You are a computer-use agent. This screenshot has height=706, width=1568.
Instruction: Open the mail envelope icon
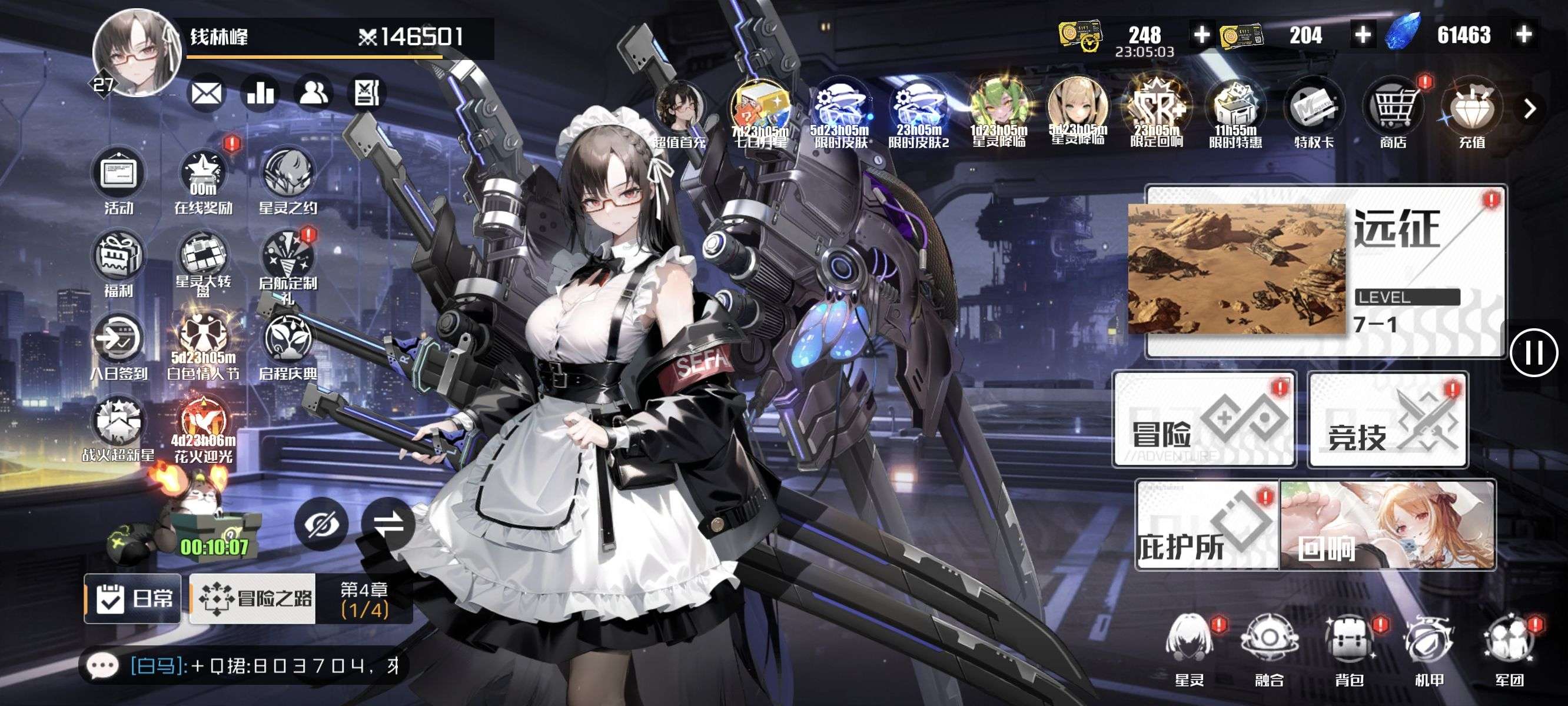pos(207,94)
